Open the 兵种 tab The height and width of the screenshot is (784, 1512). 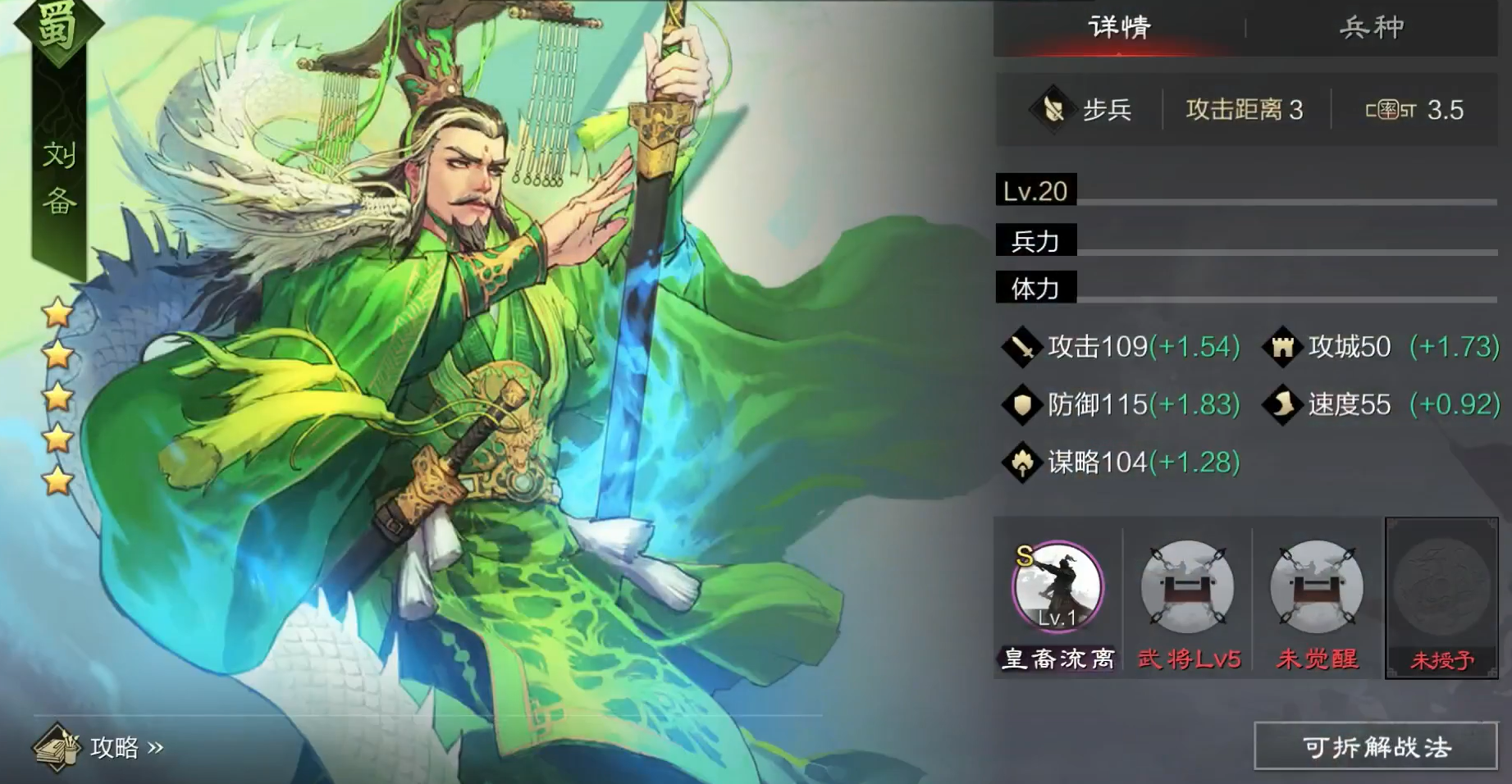[x=1372, y=28]
